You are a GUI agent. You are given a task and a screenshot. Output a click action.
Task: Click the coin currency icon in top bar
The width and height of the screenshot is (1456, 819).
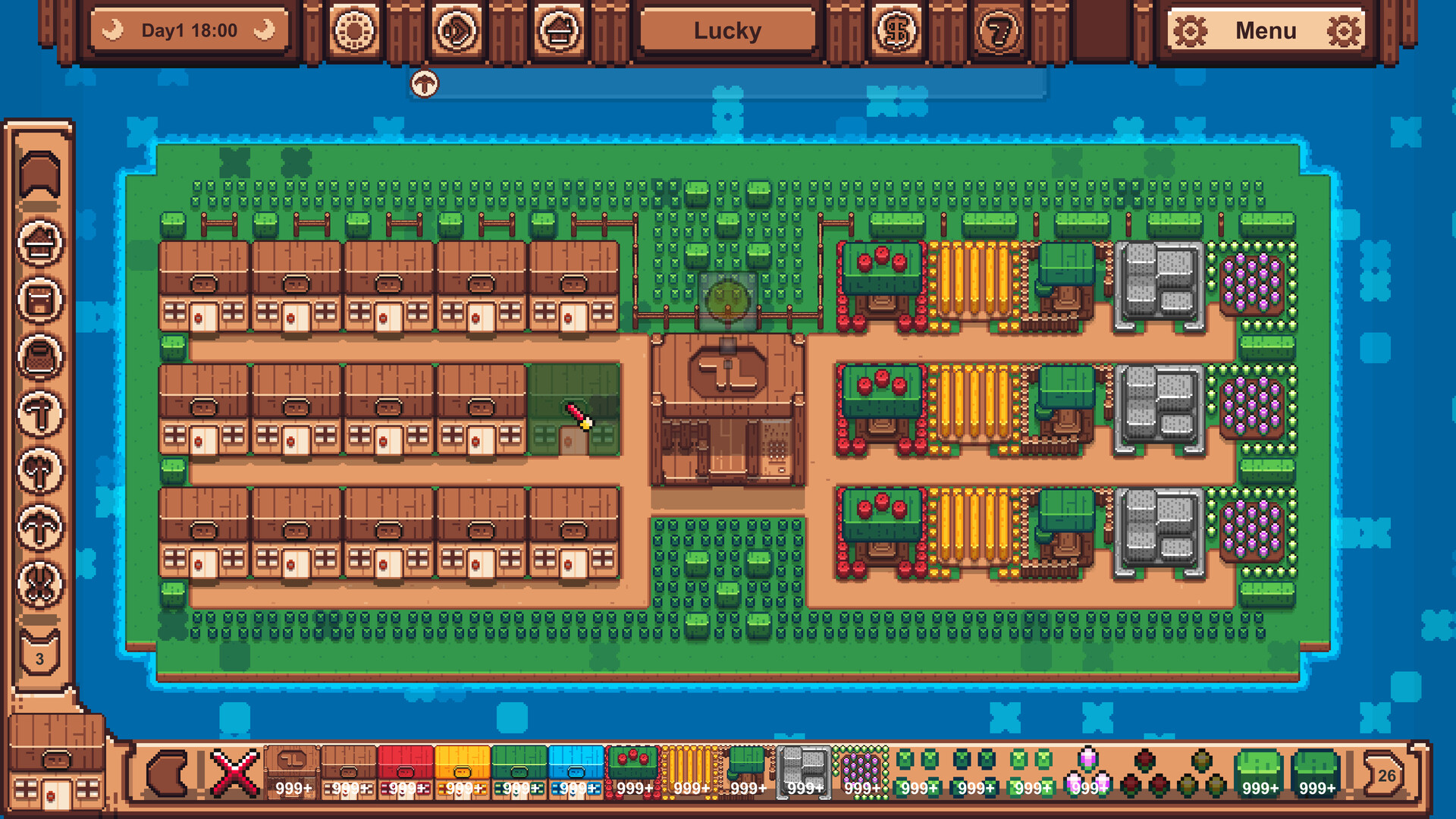tap(897, 30)
